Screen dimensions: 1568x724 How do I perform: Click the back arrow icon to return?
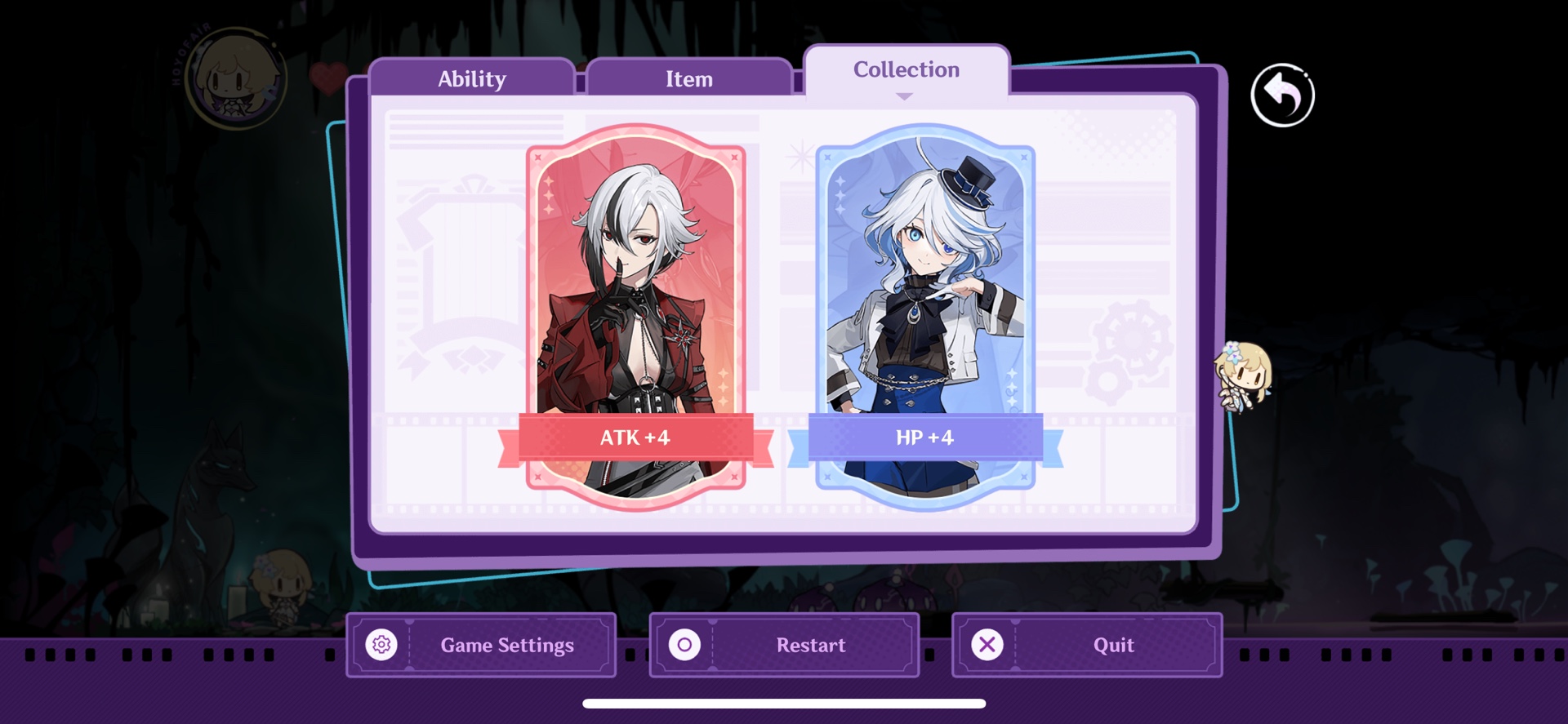tap(1282, 95)
